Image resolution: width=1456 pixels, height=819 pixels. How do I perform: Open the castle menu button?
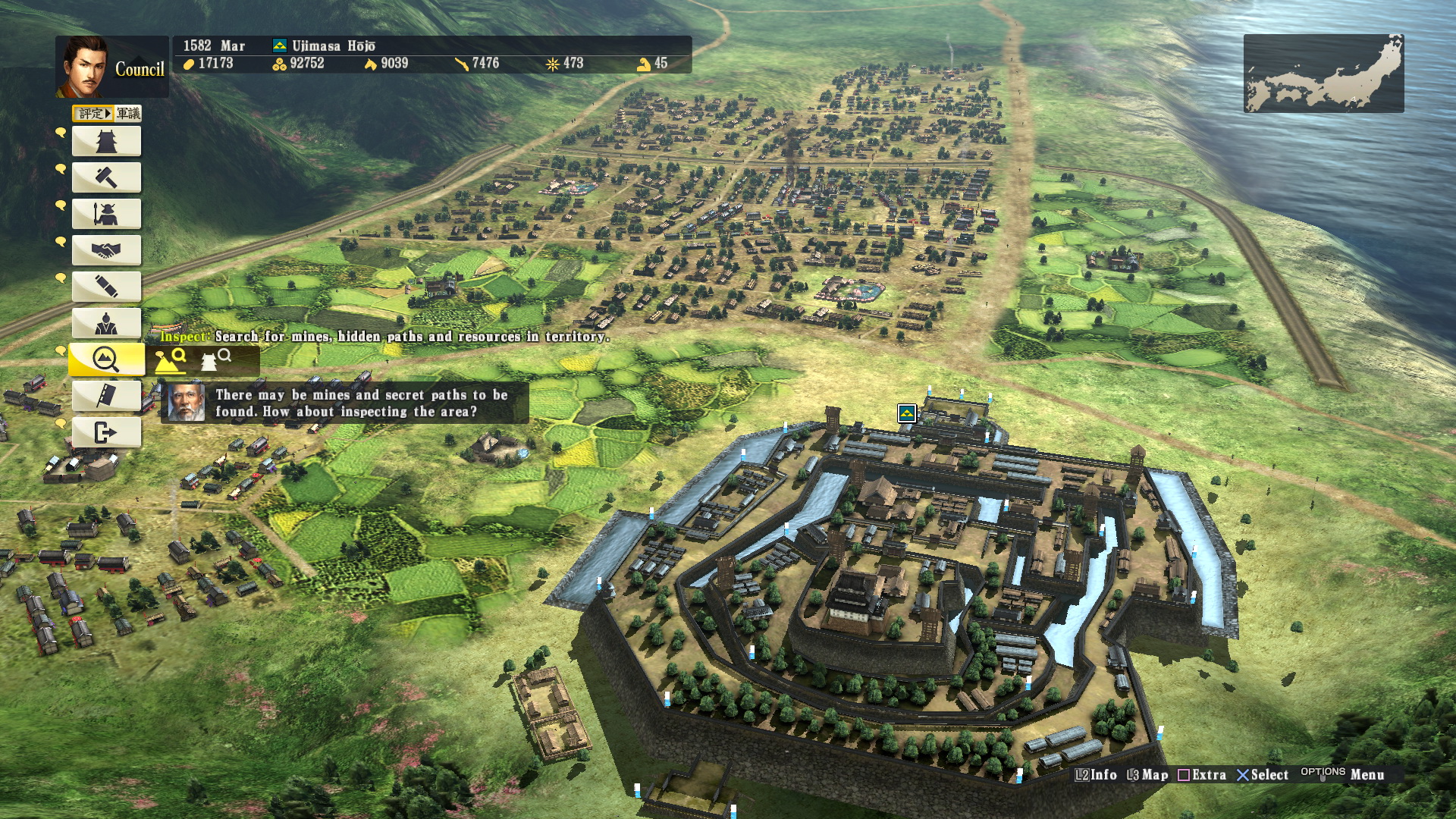click(106, 141)
